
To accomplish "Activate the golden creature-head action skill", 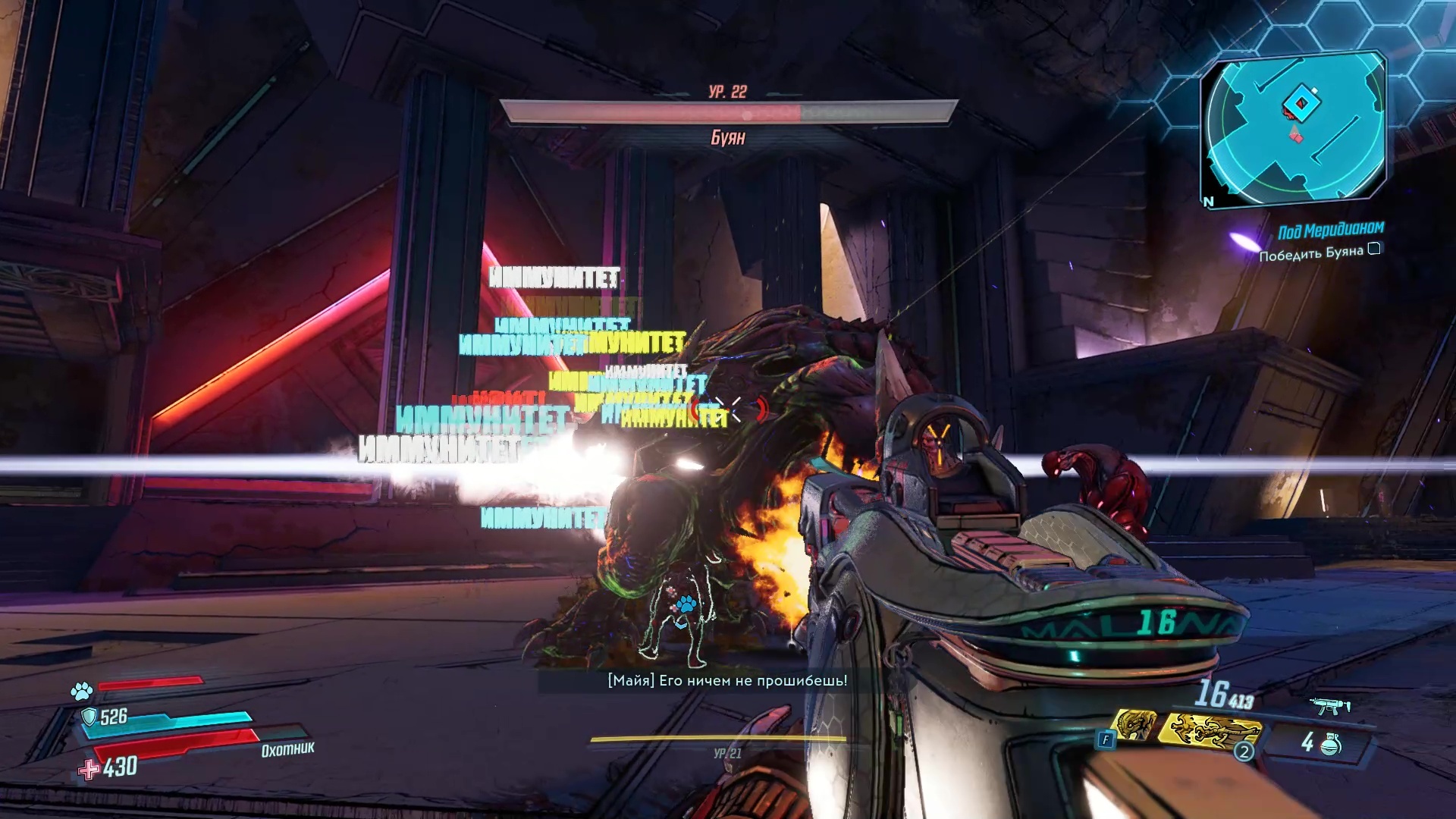I will coord(1135,725).
